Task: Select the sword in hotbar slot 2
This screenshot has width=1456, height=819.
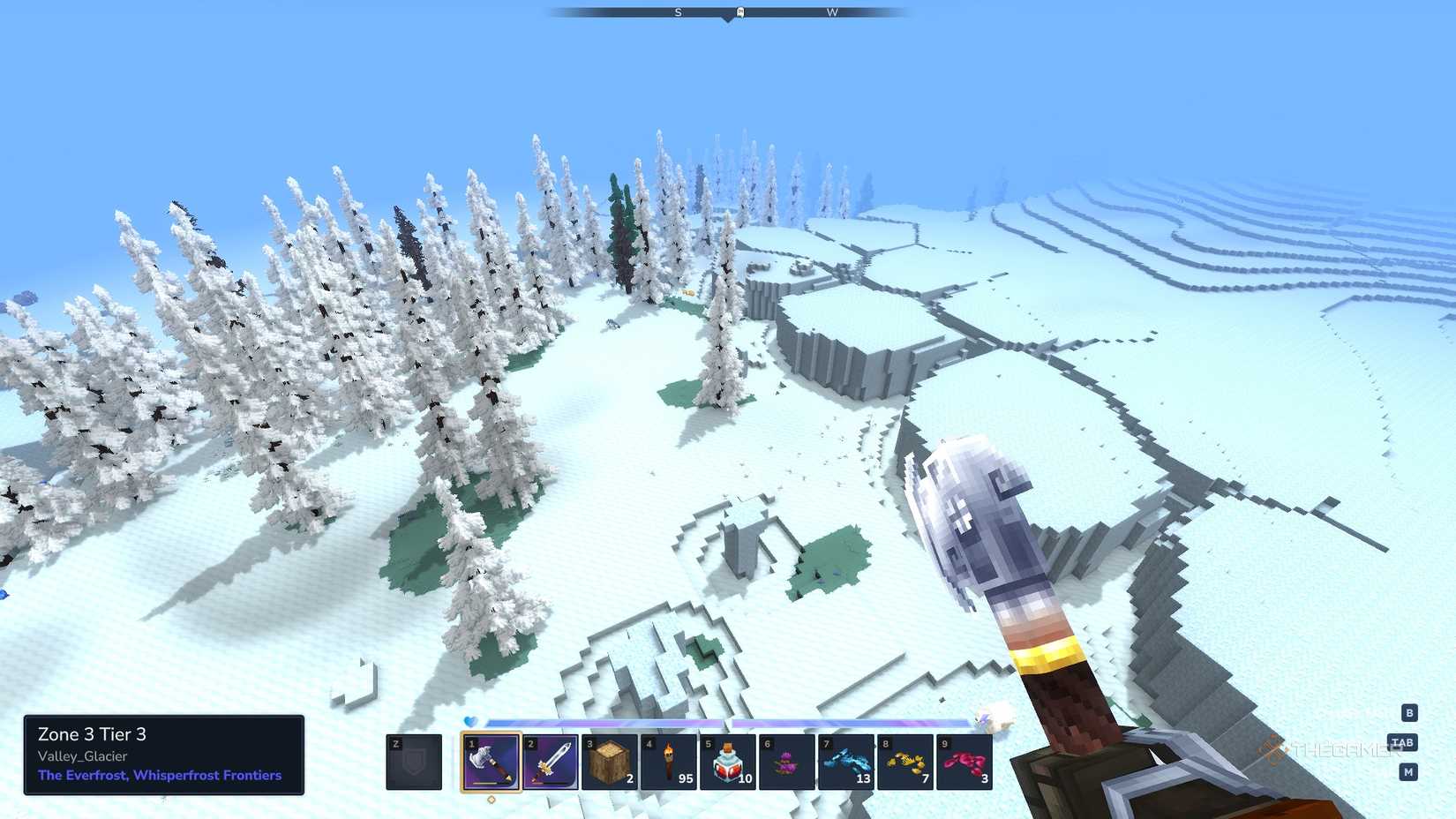Action: tap(551, 763)
